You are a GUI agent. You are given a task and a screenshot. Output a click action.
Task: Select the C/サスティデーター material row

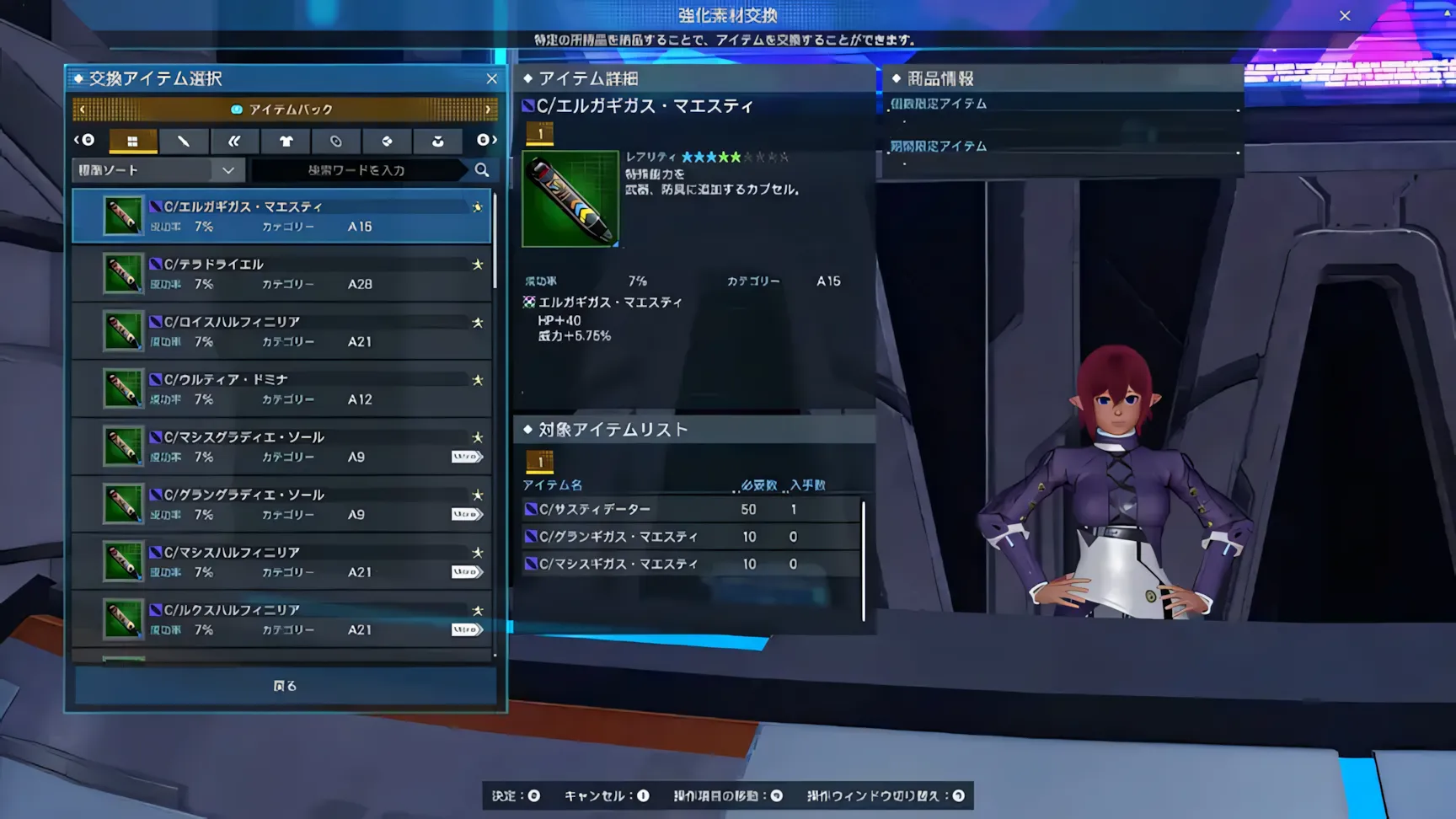[691, 509]
